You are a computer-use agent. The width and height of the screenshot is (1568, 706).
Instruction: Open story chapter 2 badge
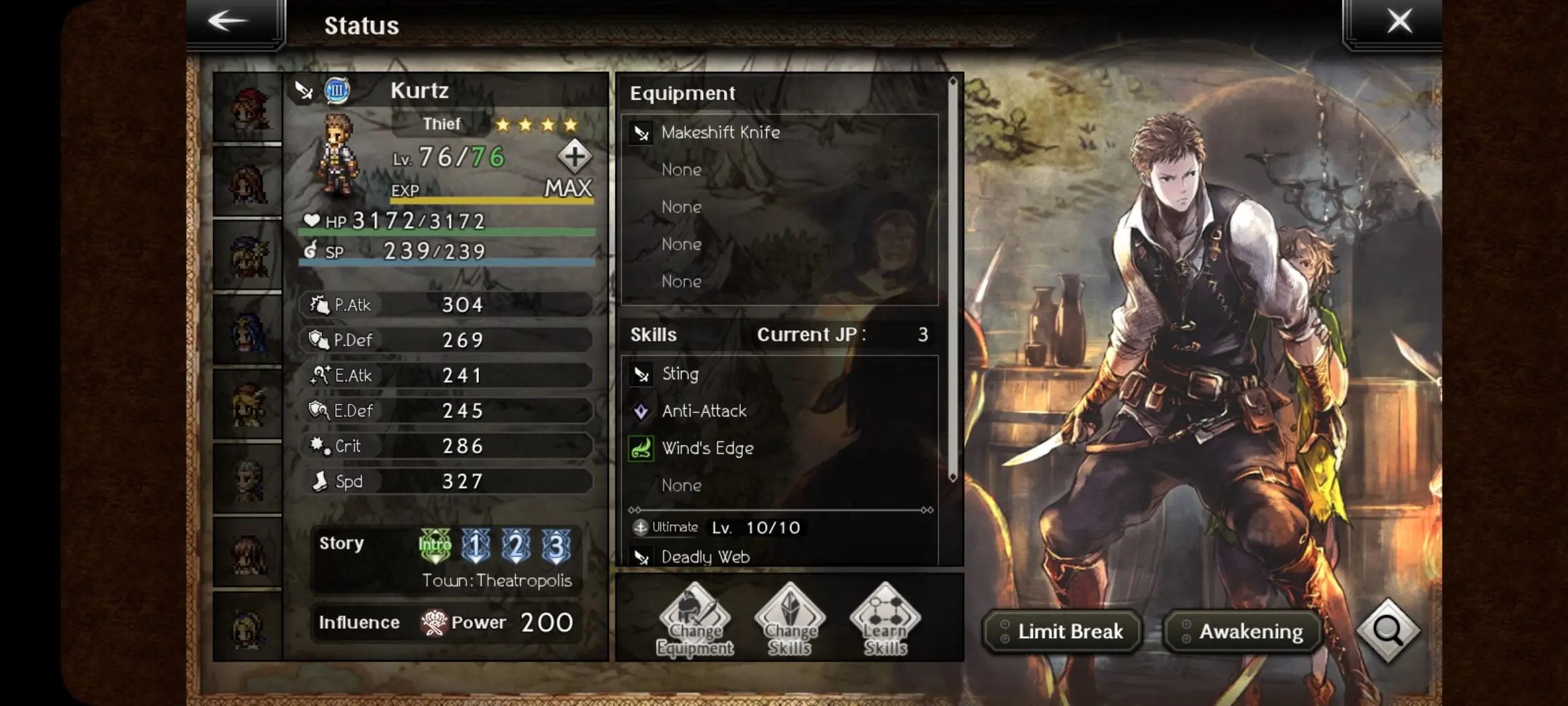point(516,545)
